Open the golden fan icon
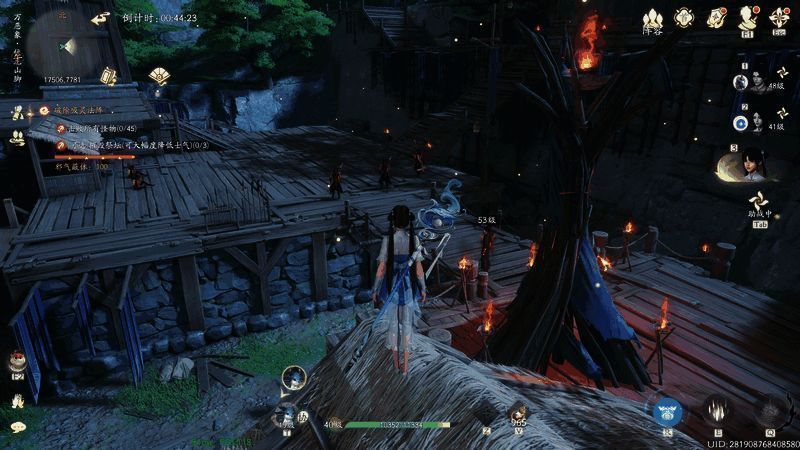The width and height of the screenshot is (800, 450). coord(158,75)
